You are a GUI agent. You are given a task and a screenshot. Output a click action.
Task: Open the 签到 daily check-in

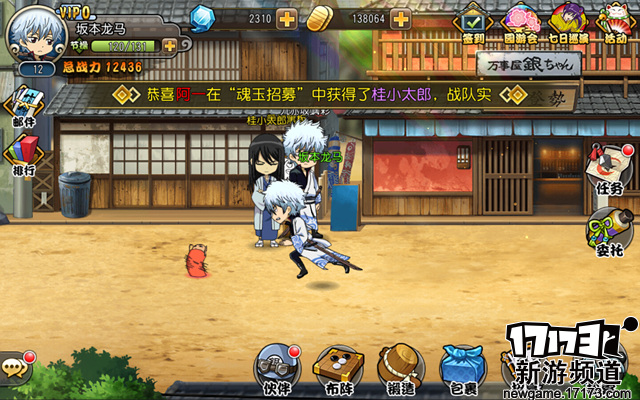click(x=474, y=23)
